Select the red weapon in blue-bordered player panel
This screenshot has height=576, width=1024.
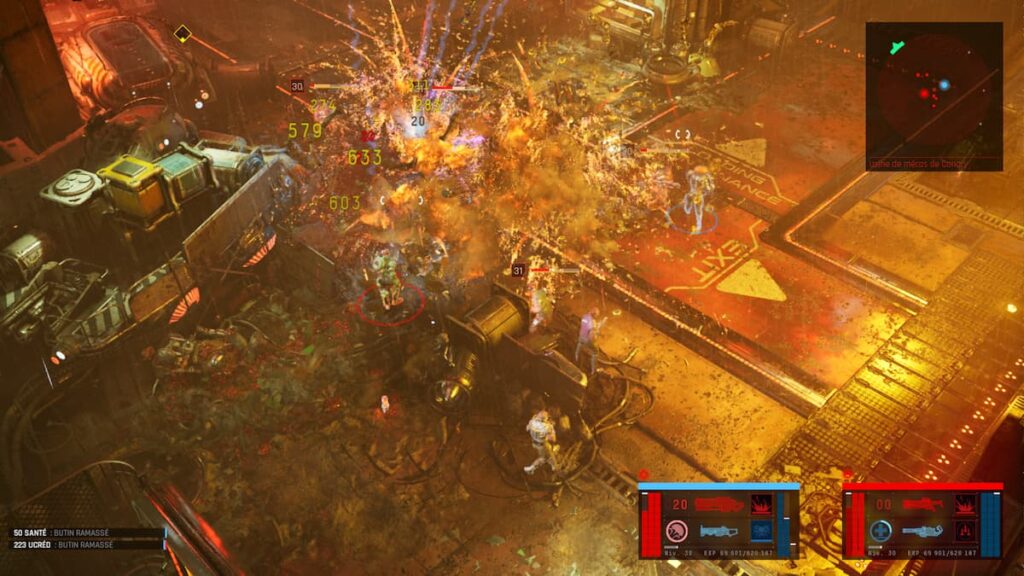[x=719, y=504]
